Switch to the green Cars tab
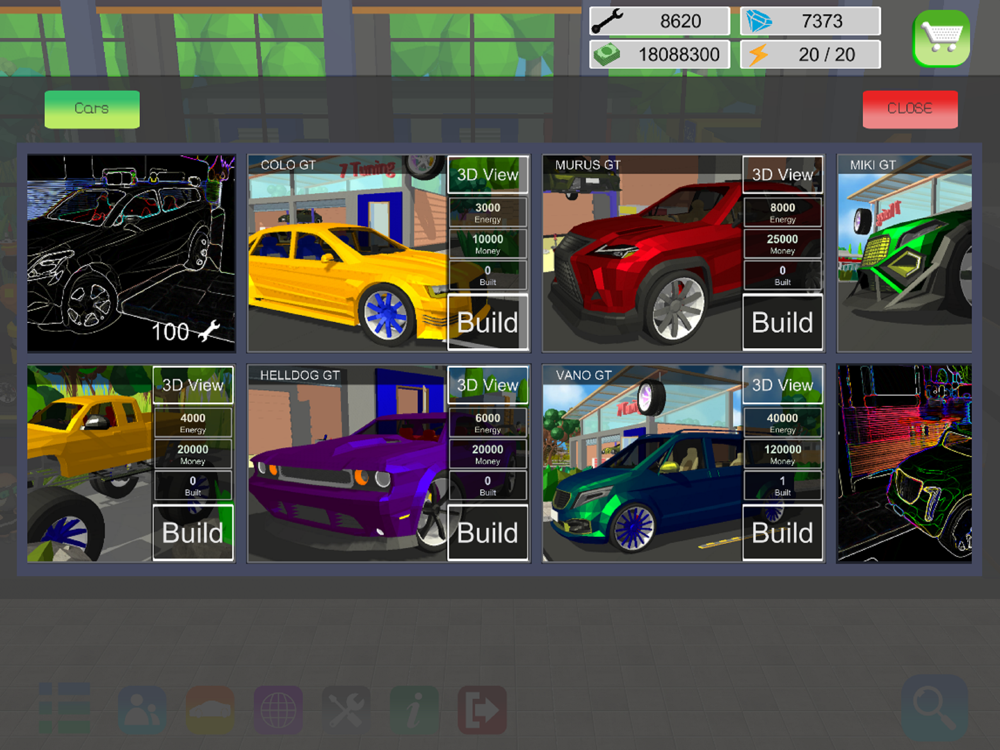Viewport: 1000px width, 750px height. tap(92, 109)
